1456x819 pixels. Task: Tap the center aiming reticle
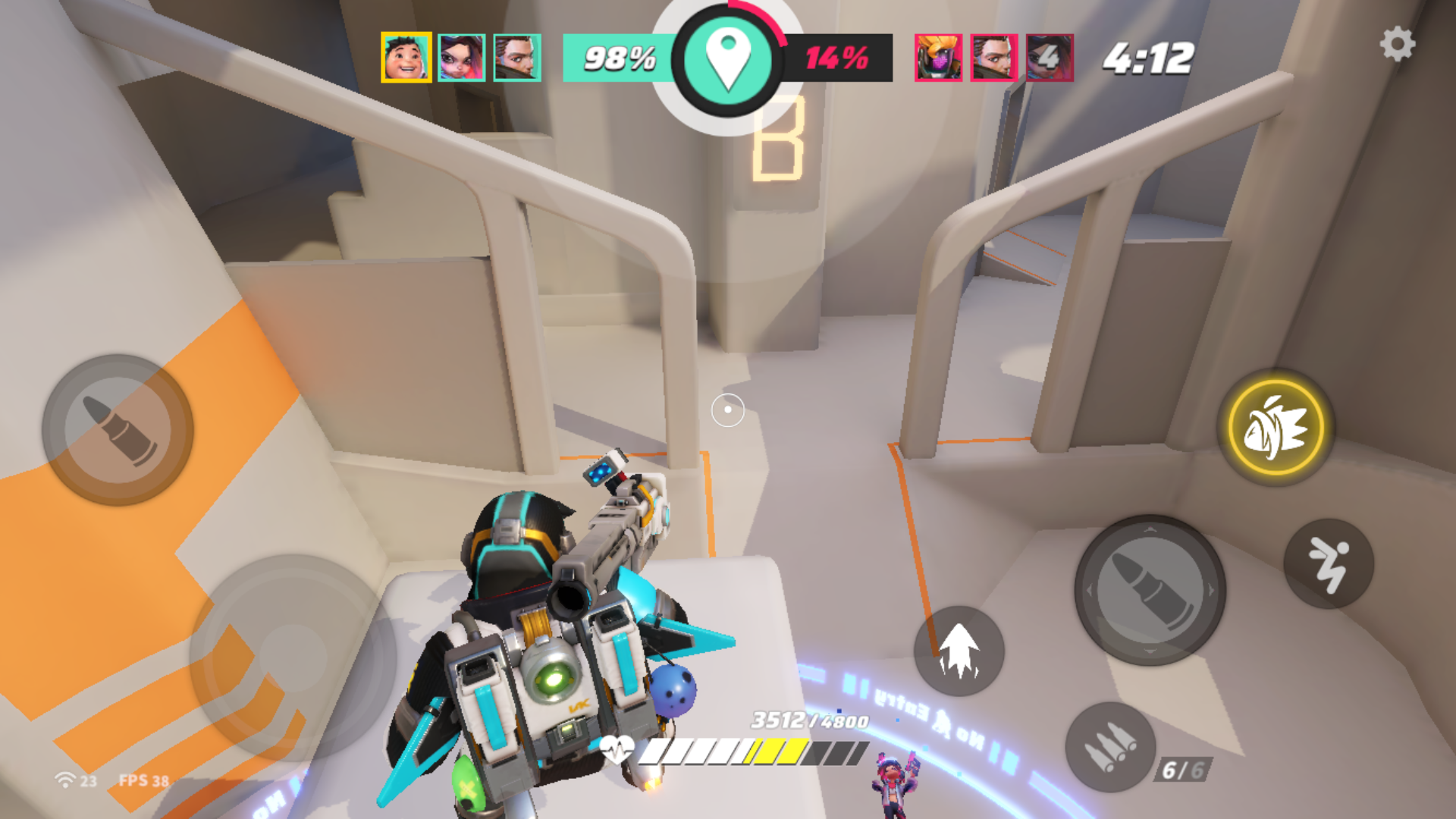coord(728,409)
